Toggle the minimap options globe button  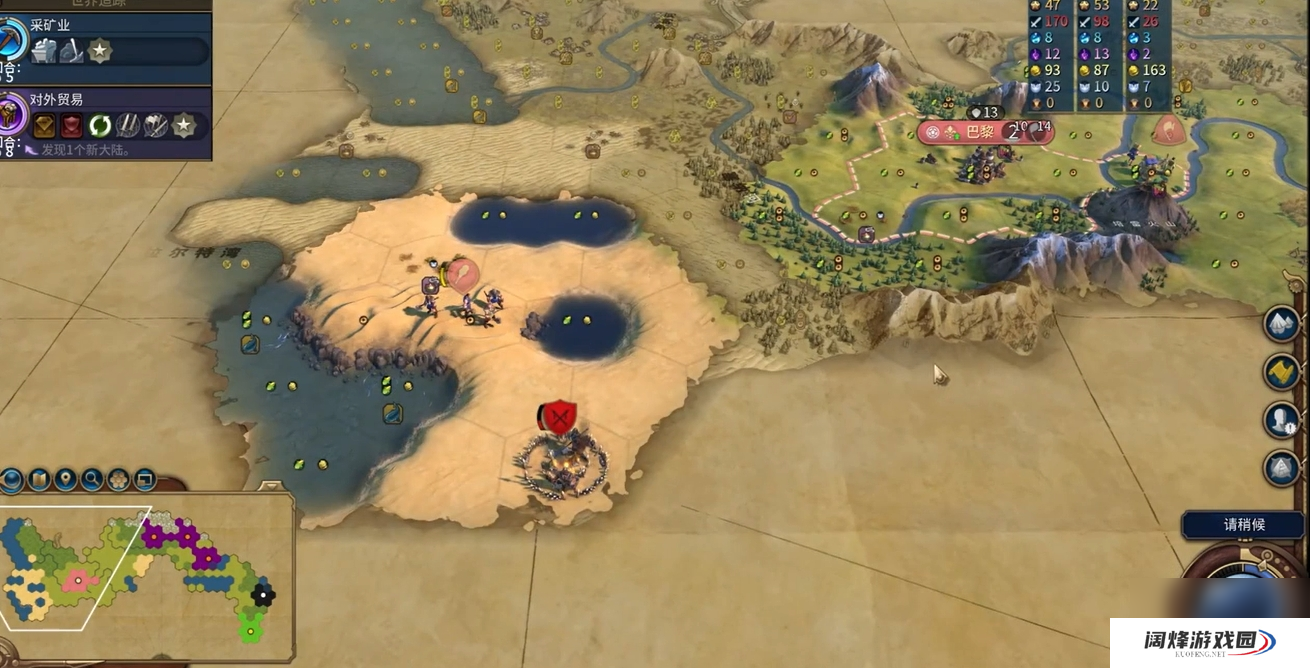(x=12, y=480)
